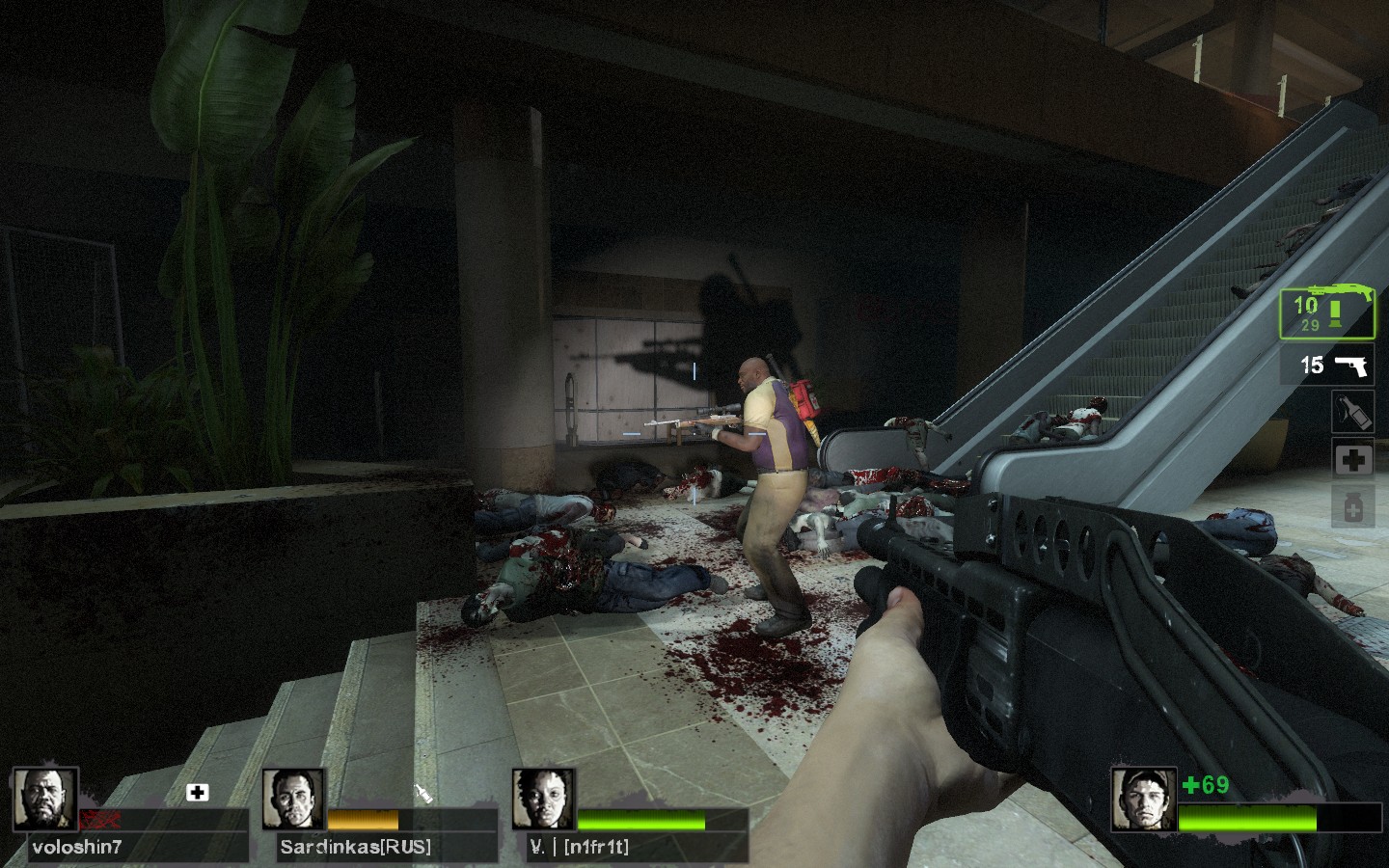The width and height of the screenshot is (1389, 868).
Task: Choose the first aid kit slot
Action: [x=1352, y=460]
